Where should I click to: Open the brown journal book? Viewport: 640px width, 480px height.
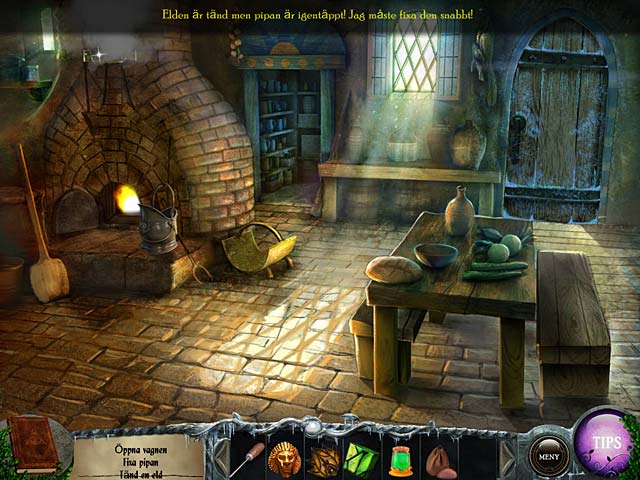click(x=34, y=445)
